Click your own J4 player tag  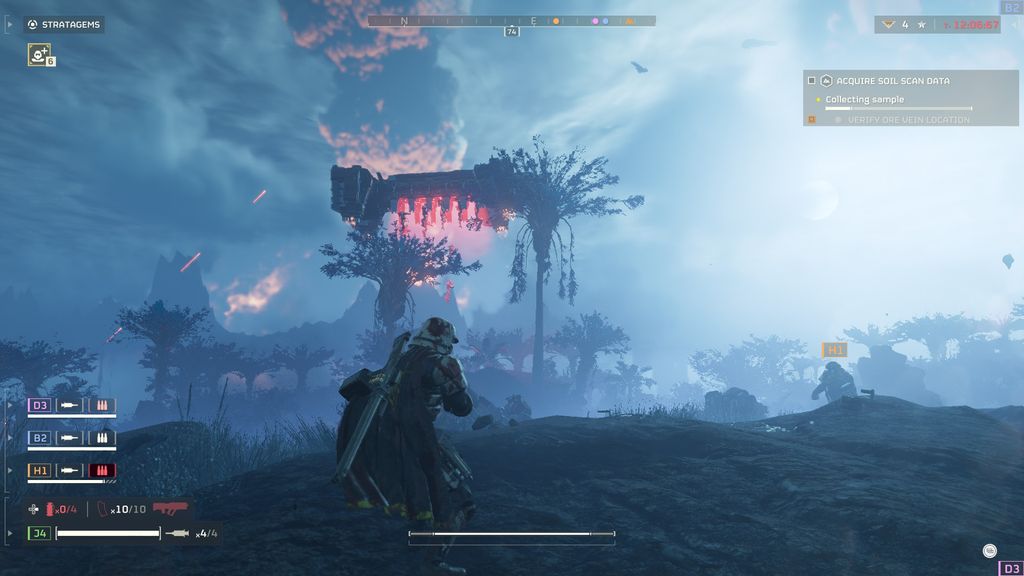40,533
